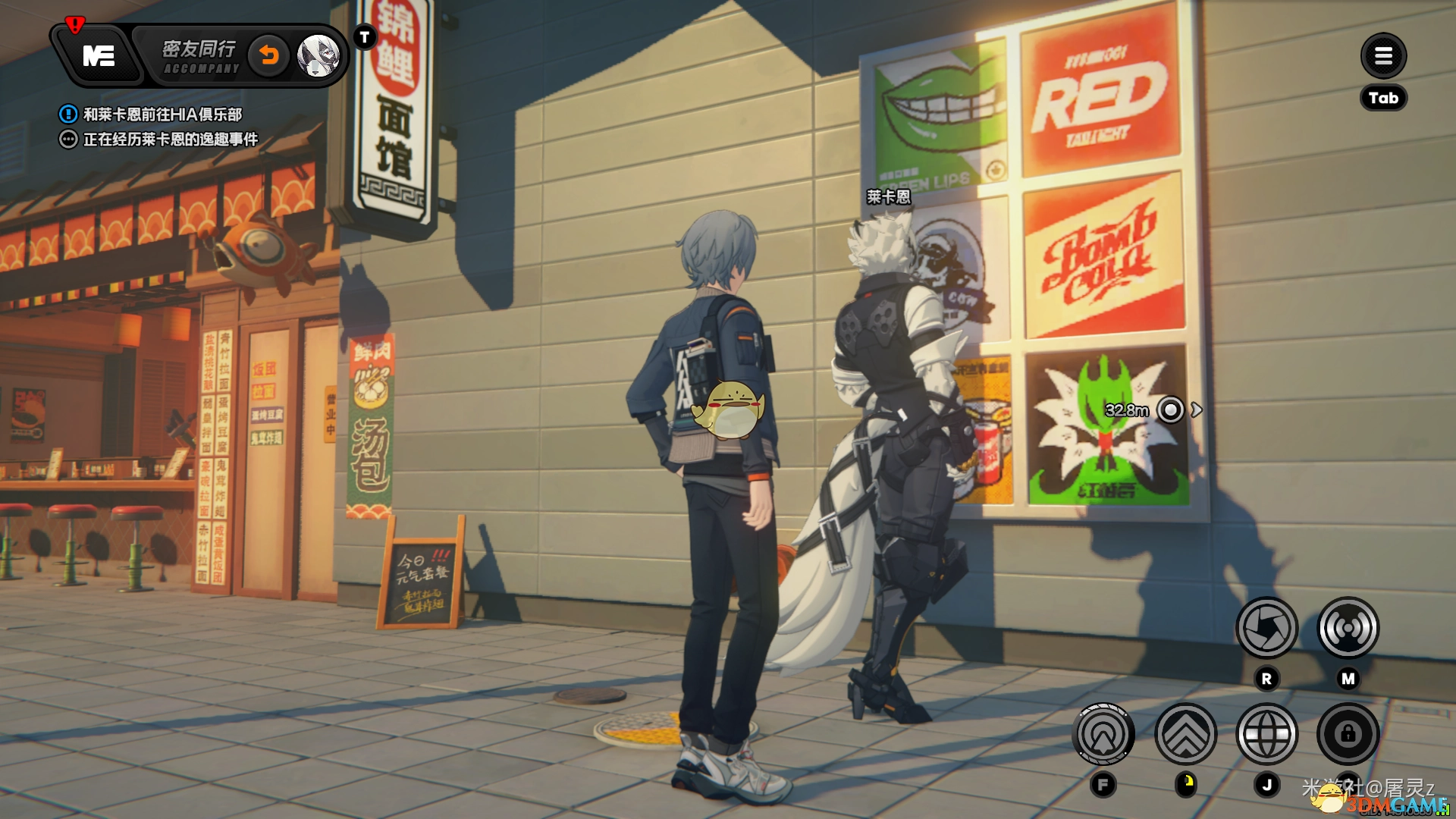Open the signal broadcast icon
Image resolution: width=1456 pixels, height=819 pixels.
tap(1348, 628)
